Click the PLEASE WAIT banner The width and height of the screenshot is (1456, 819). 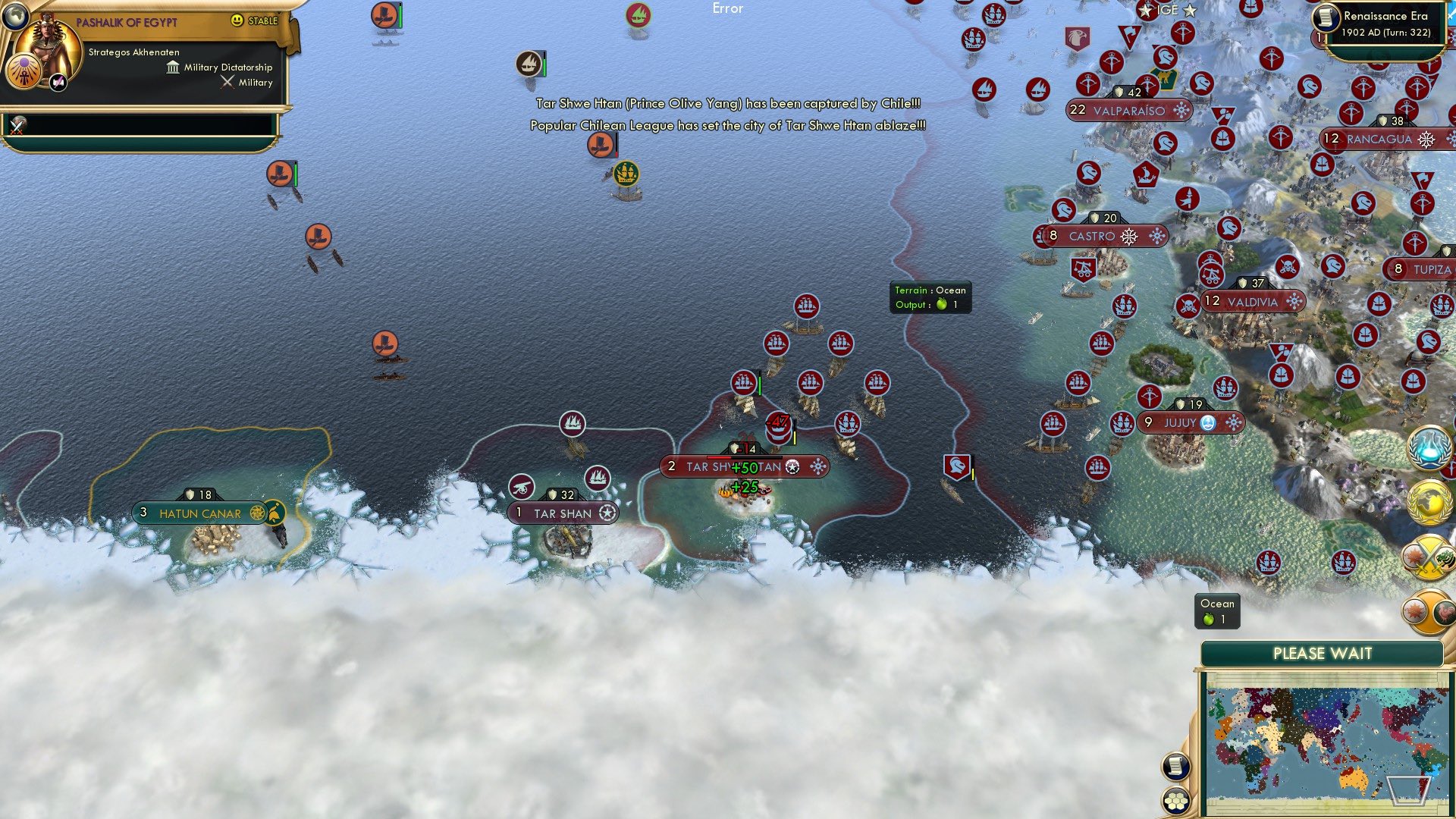[1321, 653]
